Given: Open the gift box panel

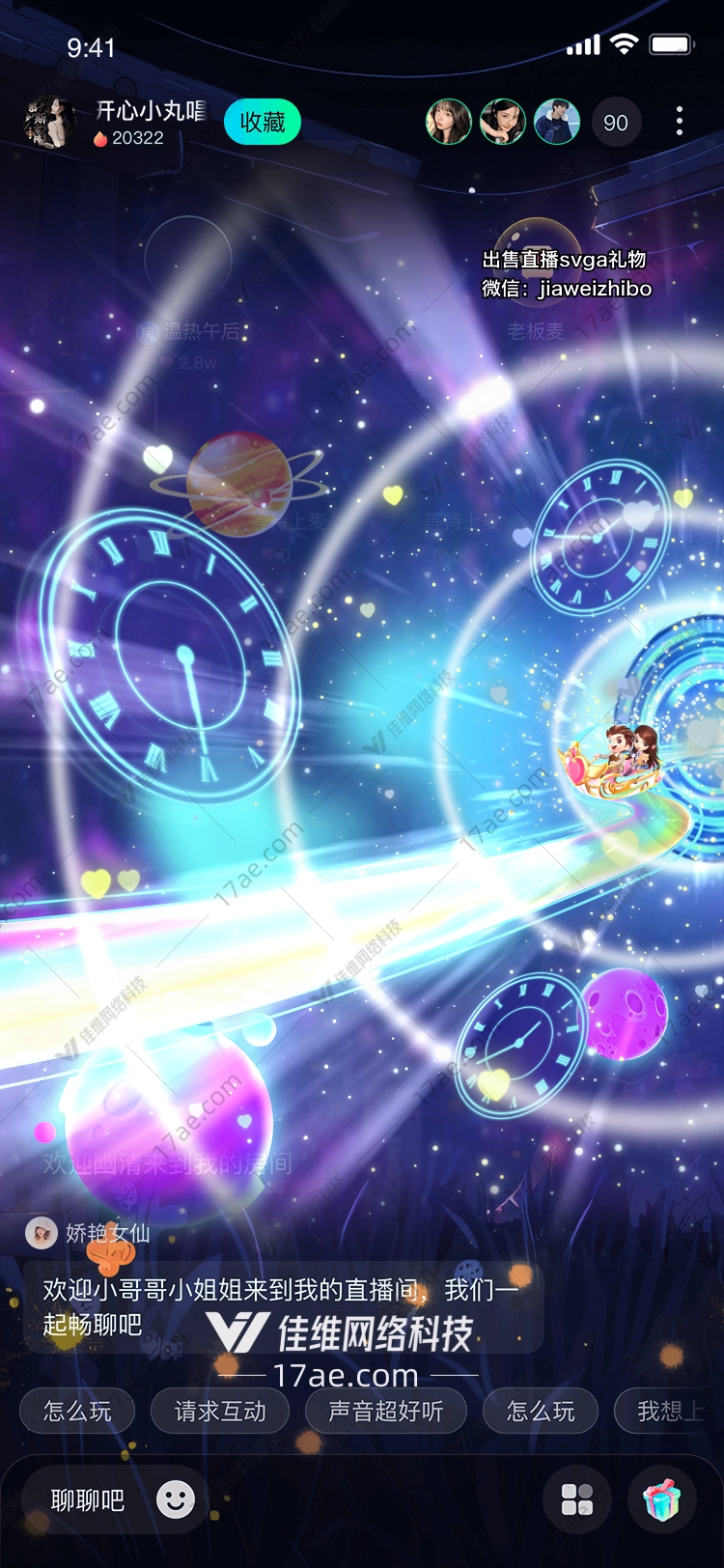Looking at the screenshot, I should point(662,1499).
